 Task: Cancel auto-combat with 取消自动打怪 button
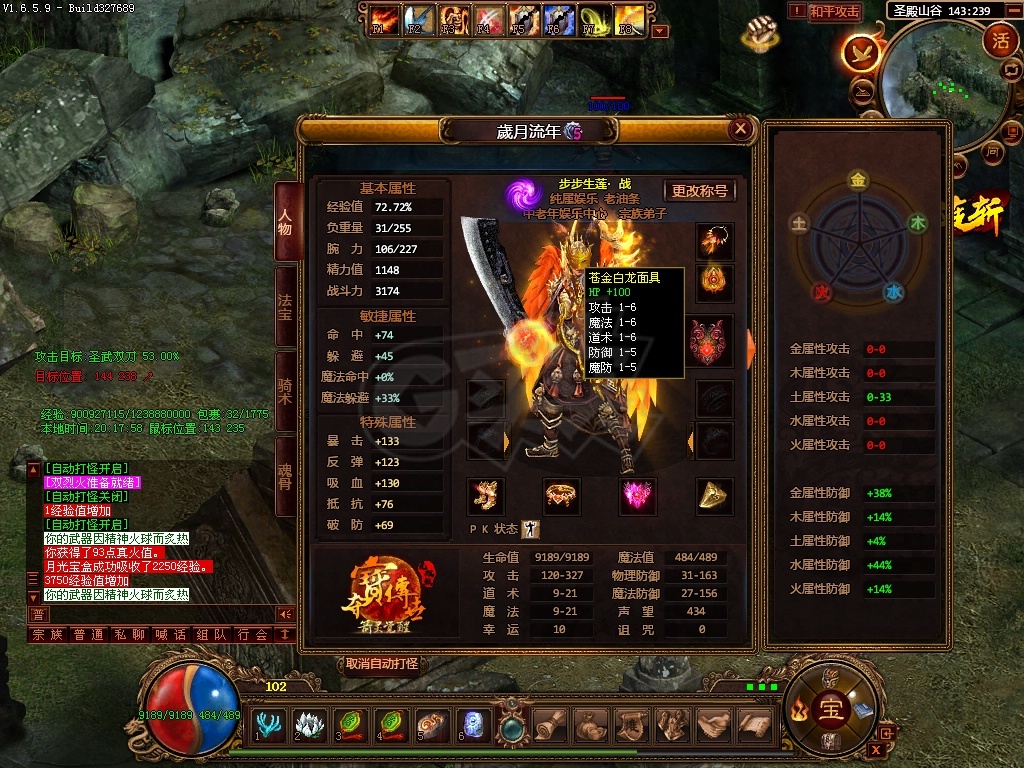coord(382,664)
